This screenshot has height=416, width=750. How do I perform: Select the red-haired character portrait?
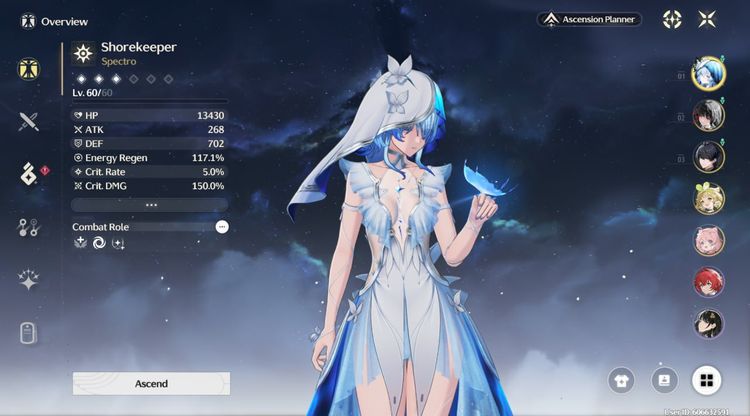click(x=708, y=282)
